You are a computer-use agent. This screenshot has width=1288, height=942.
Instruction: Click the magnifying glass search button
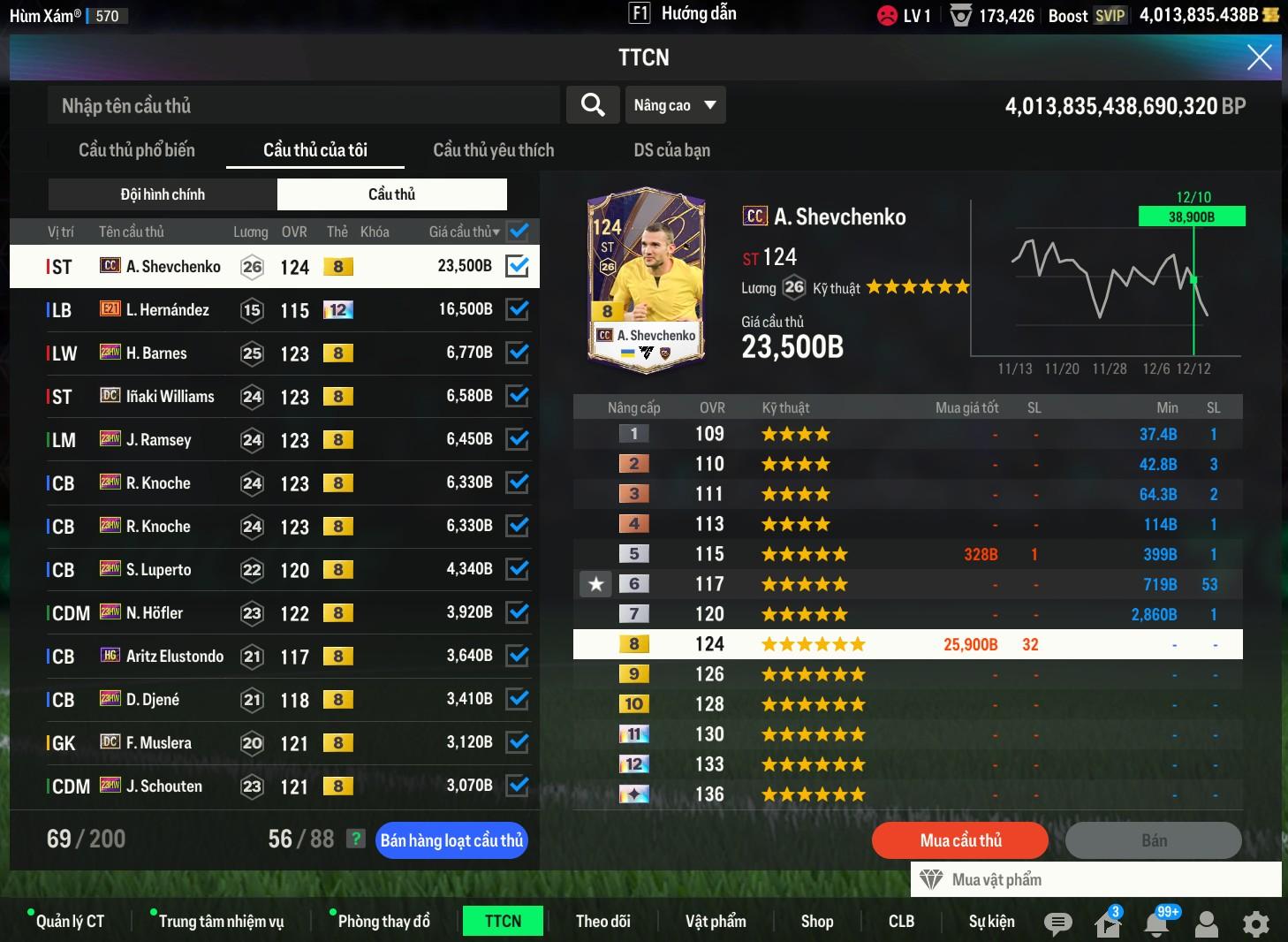(x=593, y=105)
